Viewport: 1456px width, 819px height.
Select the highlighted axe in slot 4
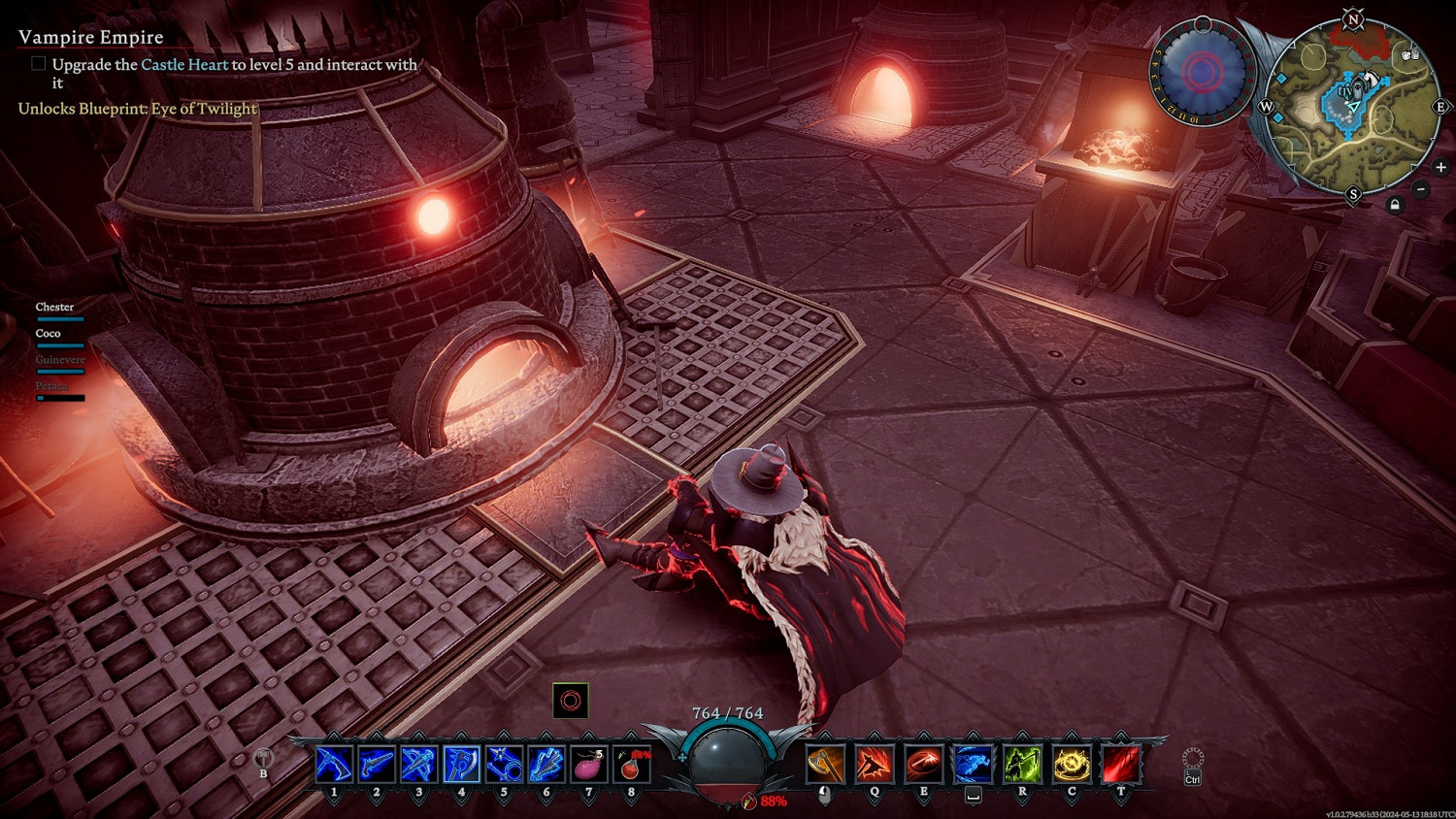(461, 765)
